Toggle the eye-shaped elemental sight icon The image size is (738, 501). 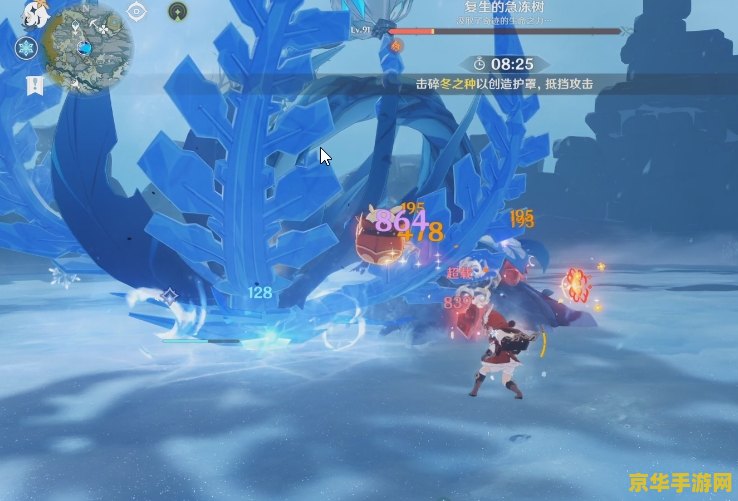tap(137, 12)
